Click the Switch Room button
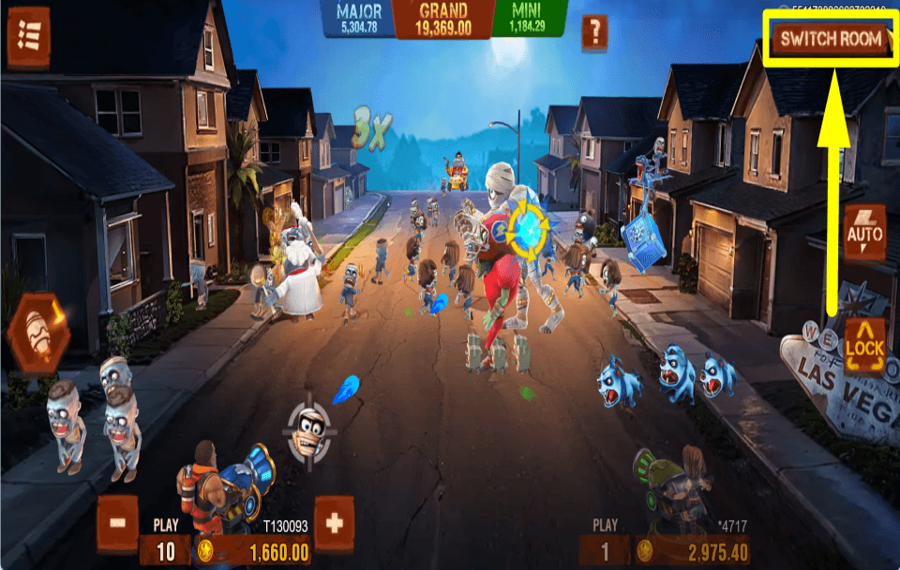 coord(832,39)
